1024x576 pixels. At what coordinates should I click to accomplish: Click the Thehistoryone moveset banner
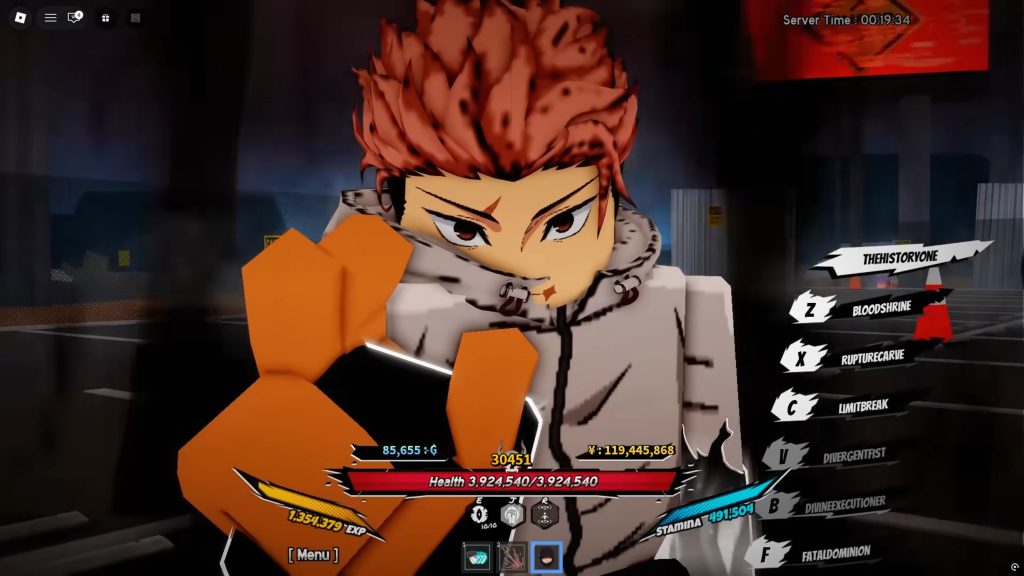[900, 258]
